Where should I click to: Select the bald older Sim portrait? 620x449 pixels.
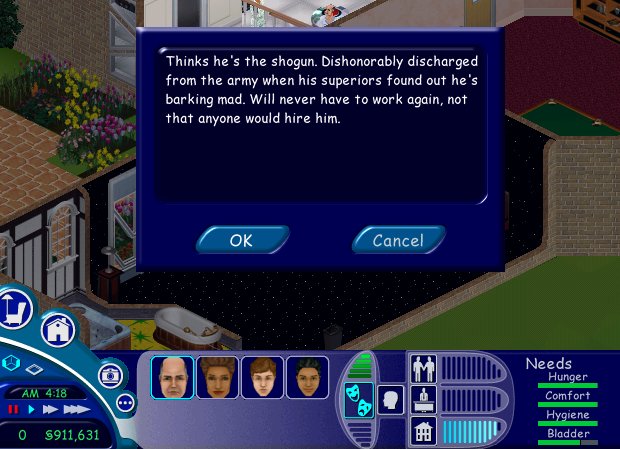pos(172,377)
